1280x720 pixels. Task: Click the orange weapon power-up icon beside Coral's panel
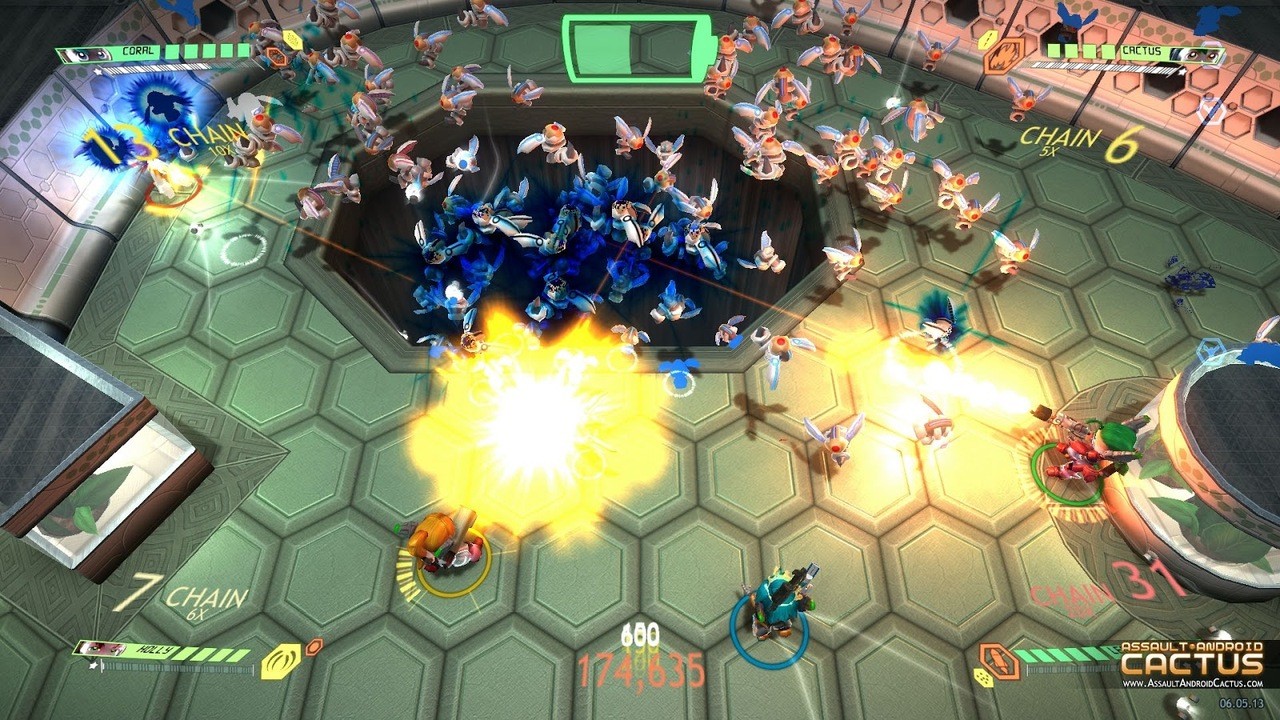point(277,56)
